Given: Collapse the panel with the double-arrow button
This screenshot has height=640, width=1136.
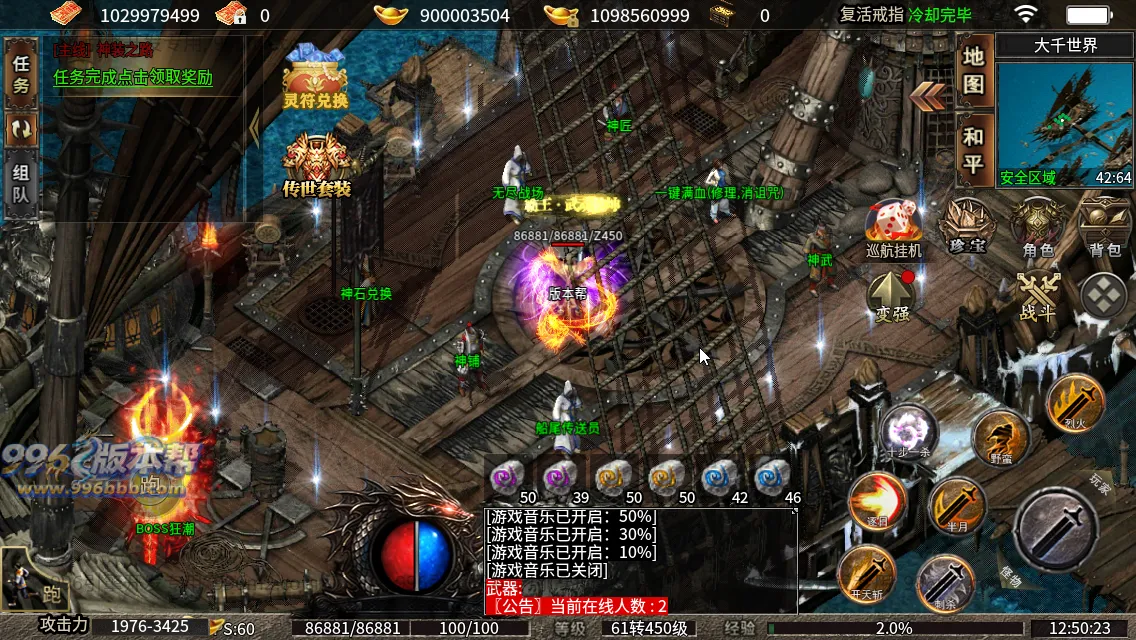Looking at the screenshot, I should pyautogui.click(x=929, y=96).
